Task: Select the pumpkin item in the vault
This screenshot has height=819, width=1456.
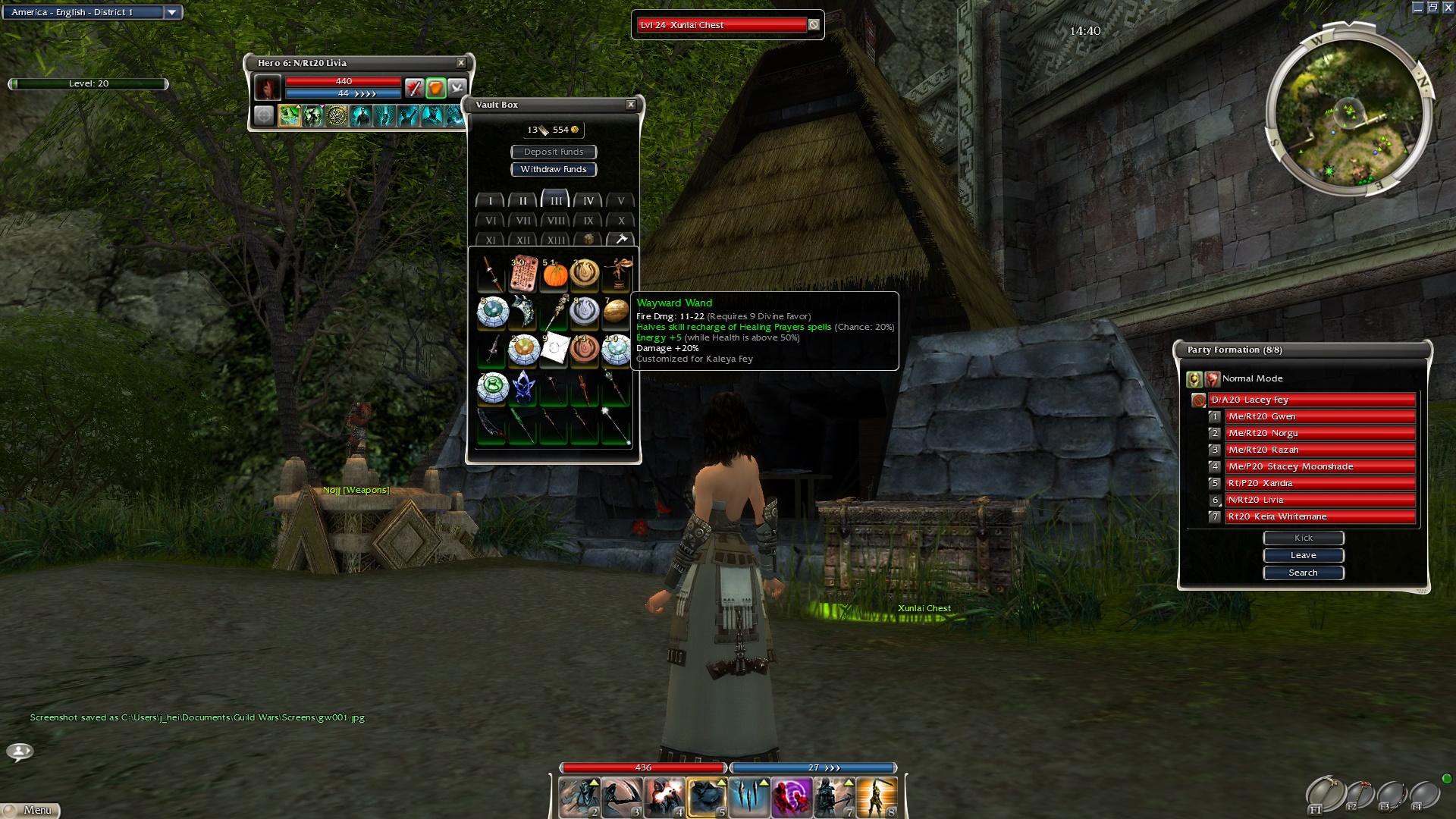Action: click(555, 275)
